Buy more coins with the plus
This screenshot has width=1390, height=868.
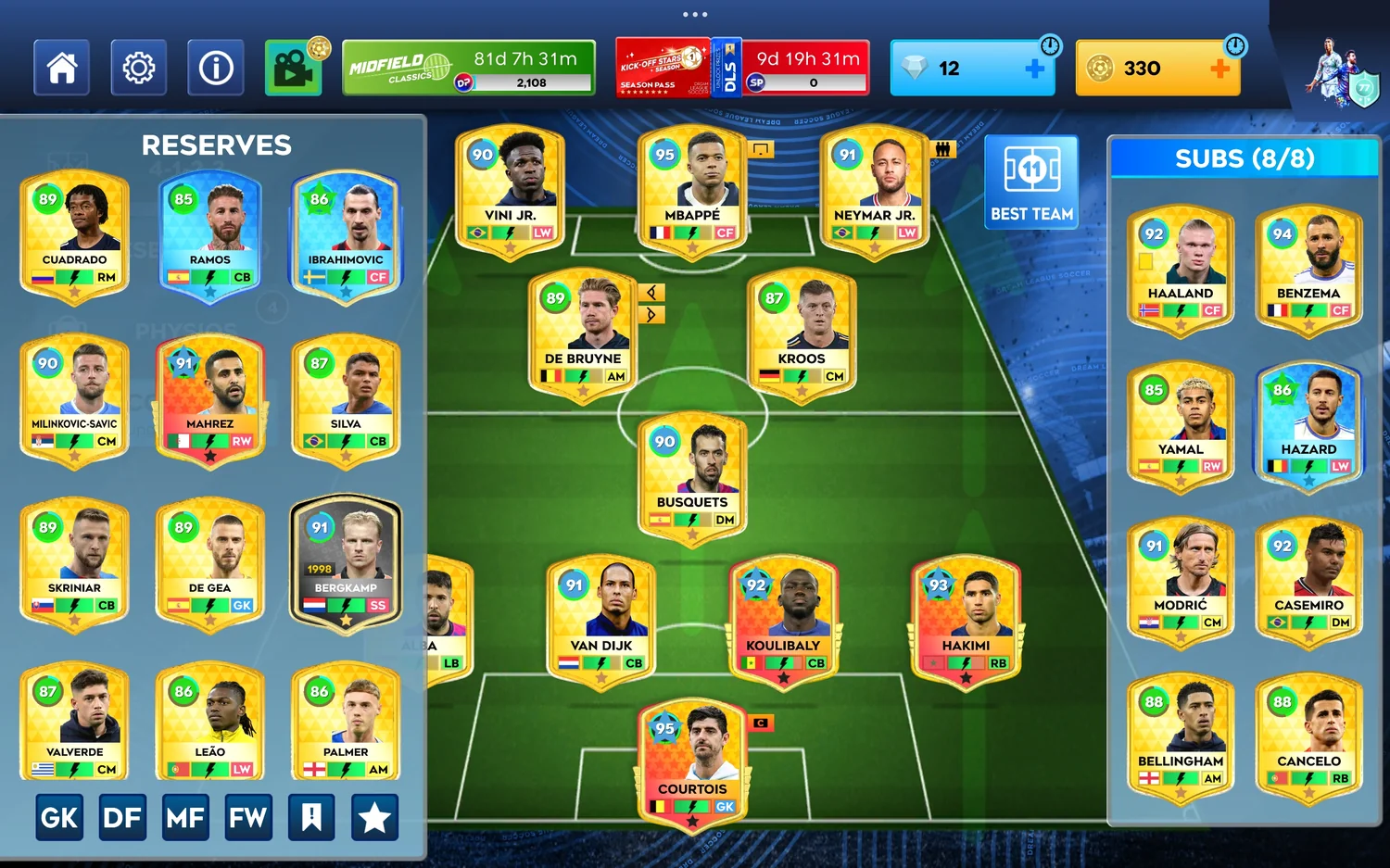1220,69
